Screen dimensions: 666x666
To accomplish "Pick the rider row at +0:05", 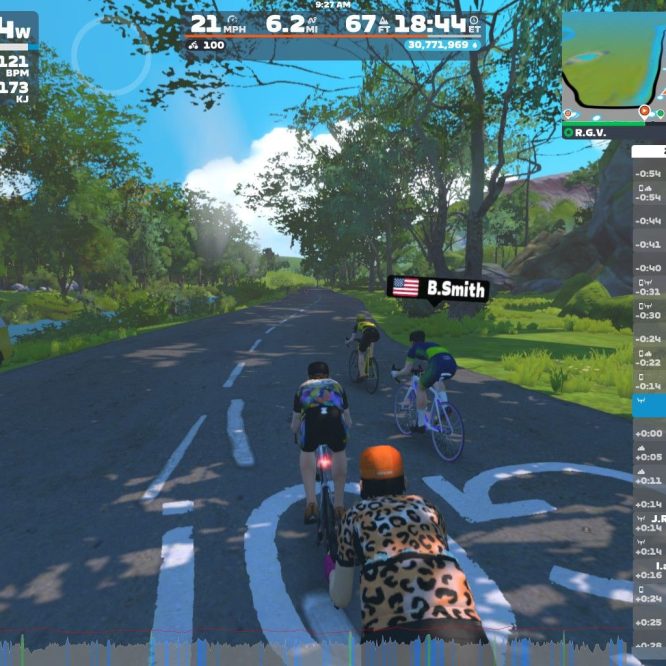I will [649, 456].
